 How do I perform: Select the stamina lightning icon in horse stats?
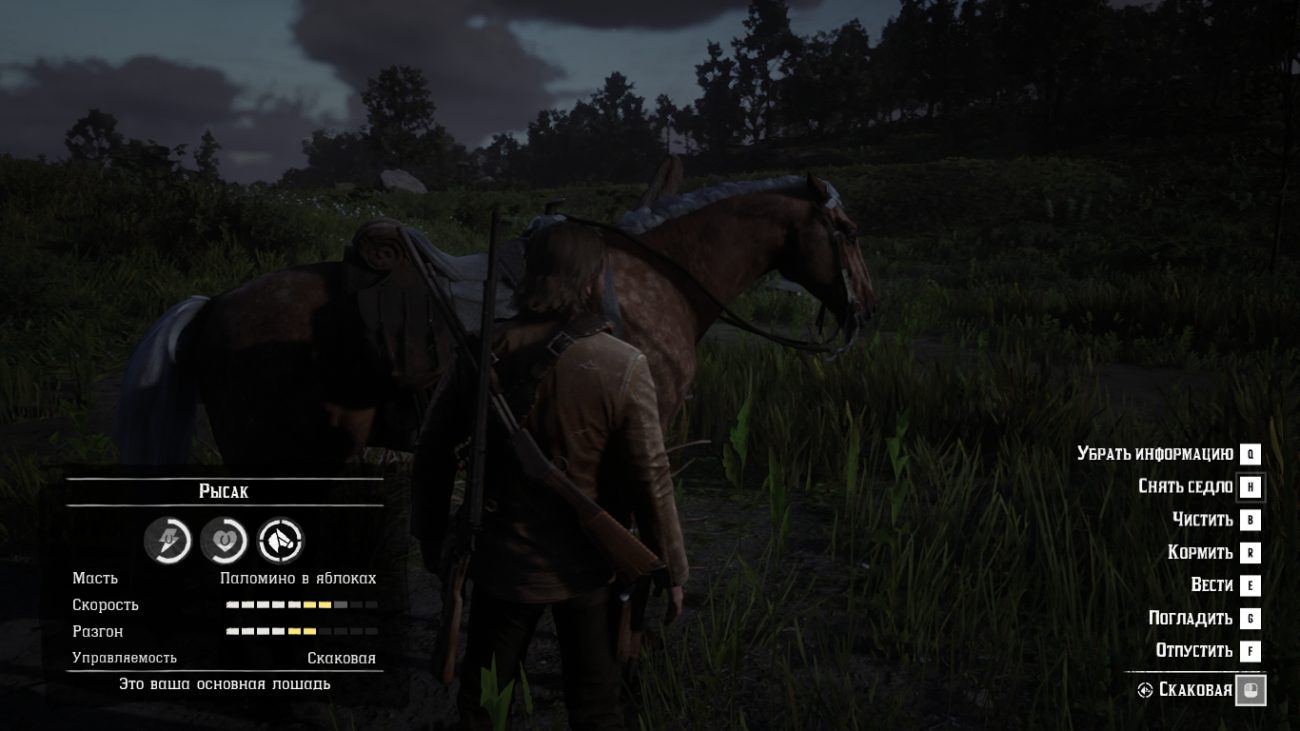[x=170, y=541]
